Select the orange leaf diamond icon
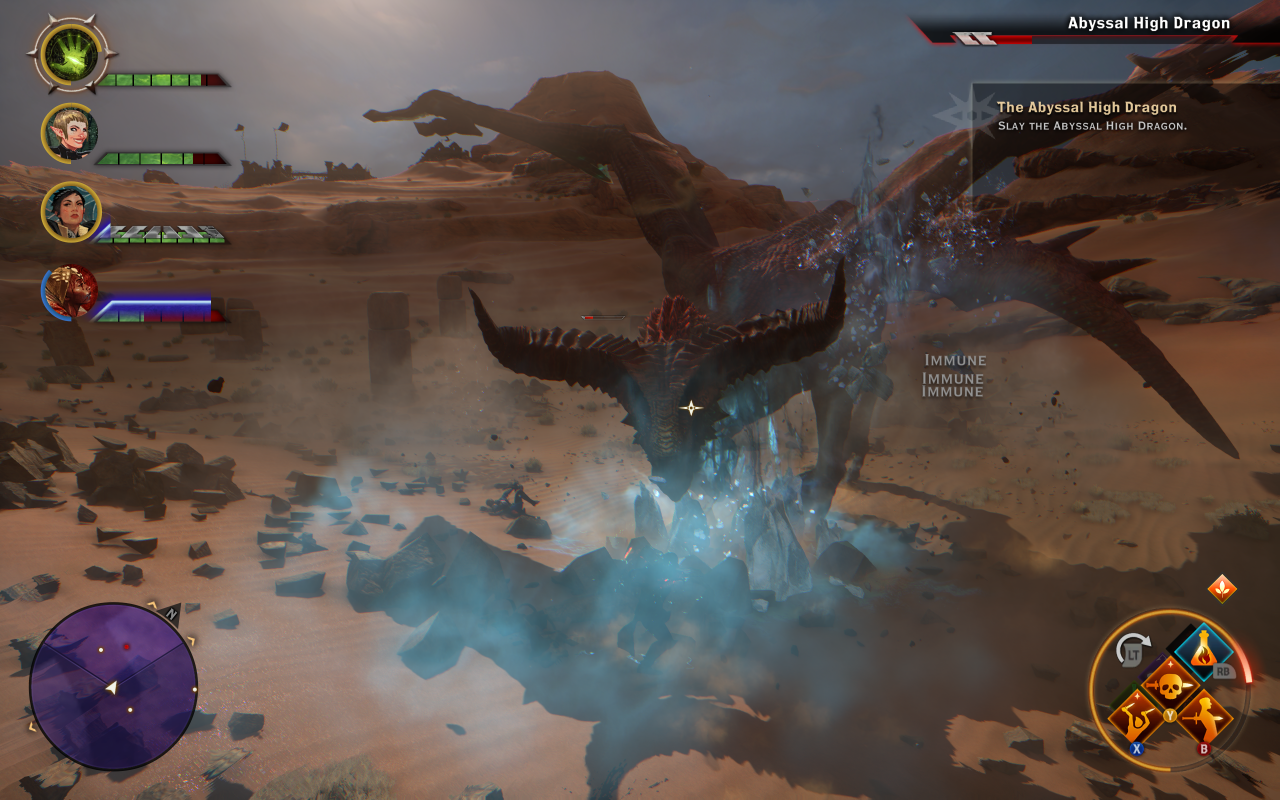 pyautogui.click(x=1222, y=588)
